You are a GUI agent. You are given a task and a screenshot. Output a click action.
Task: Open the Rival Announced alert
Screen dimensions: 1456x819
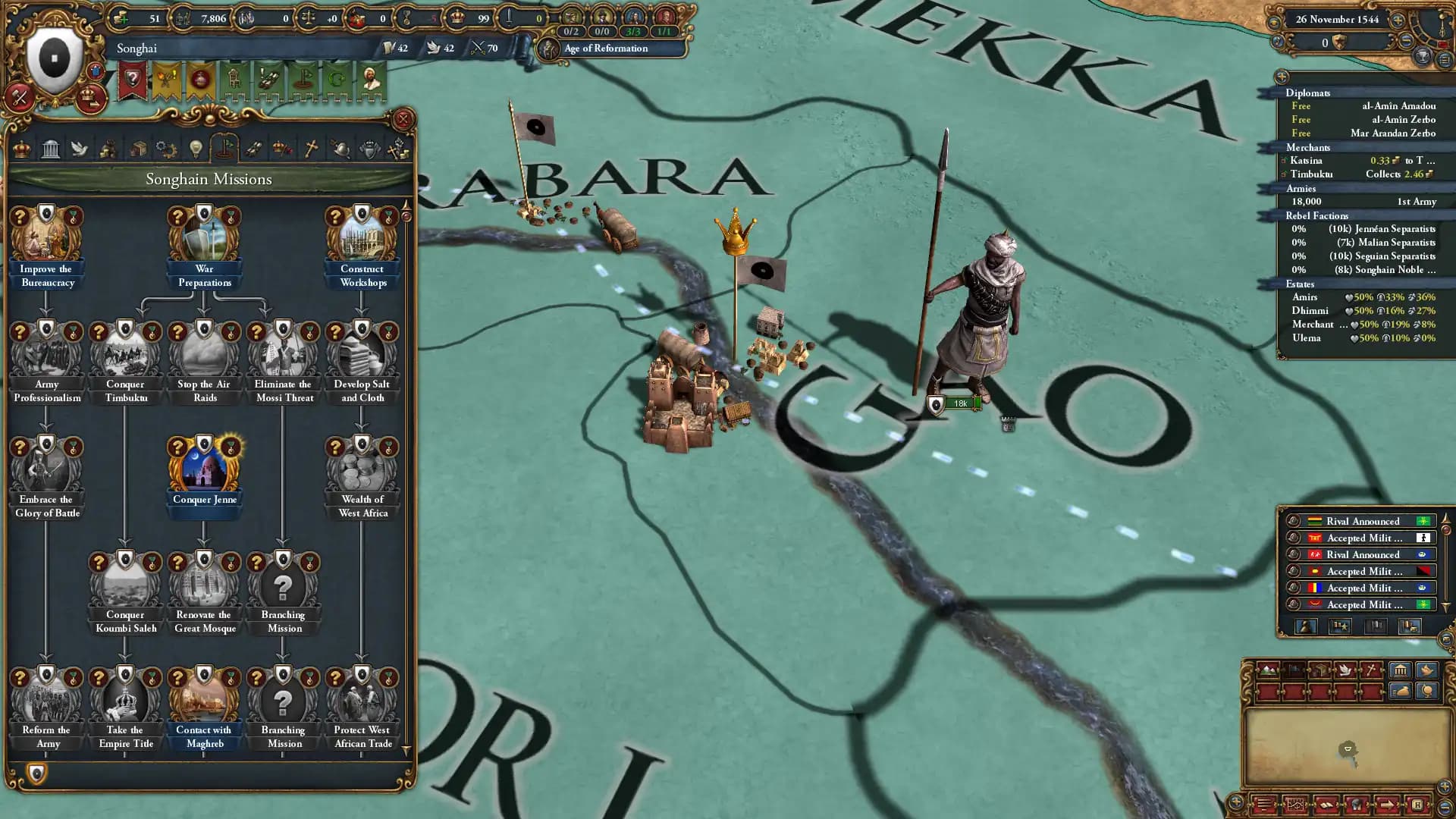[x=1361, y=521]
